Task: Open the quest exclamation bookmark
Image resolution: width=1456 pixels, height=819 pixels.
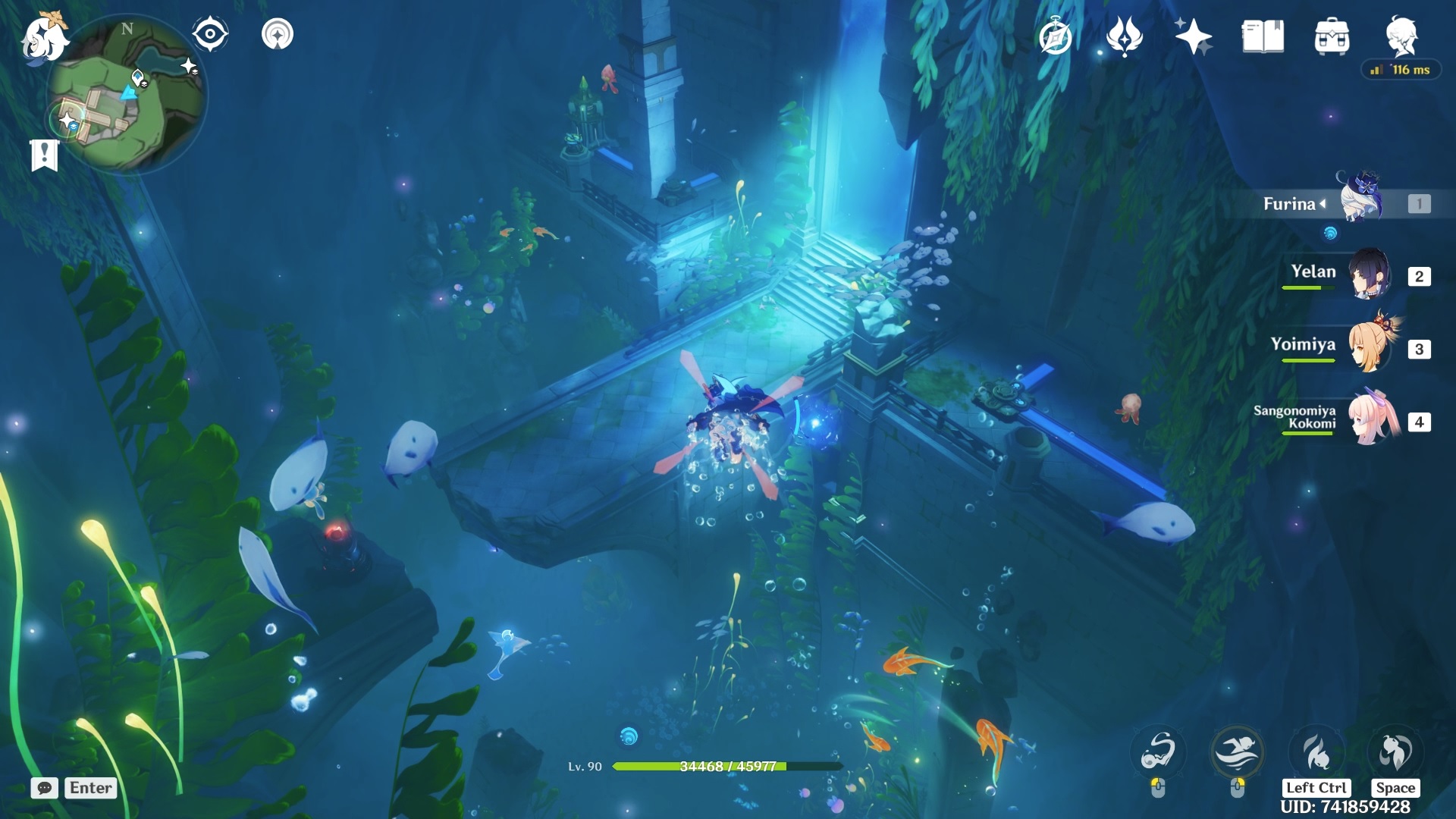Action: tap(44, 155)
